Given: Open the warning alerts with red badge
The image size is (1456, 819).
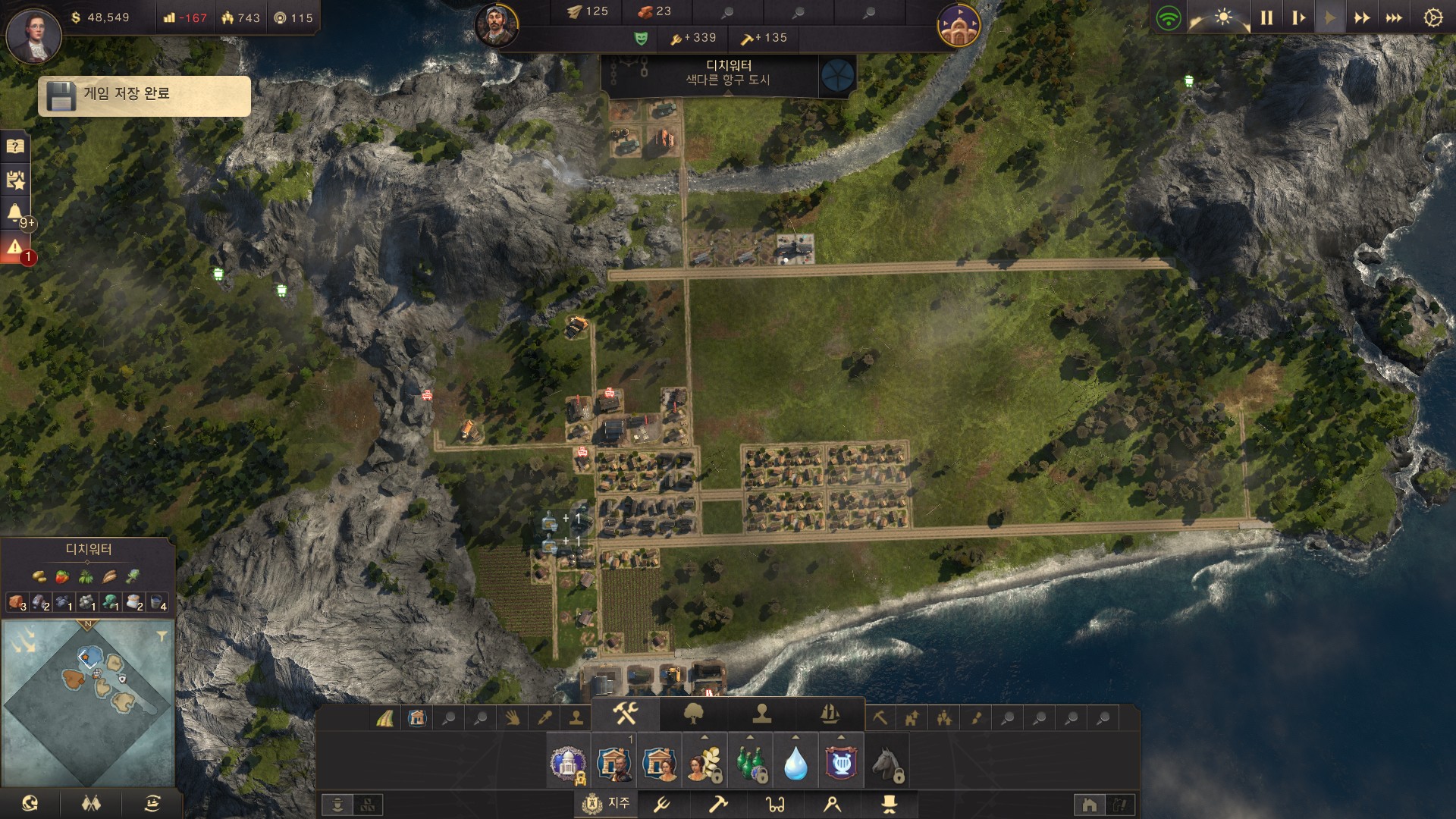Looking at the screenshot, I should point(15,247).
